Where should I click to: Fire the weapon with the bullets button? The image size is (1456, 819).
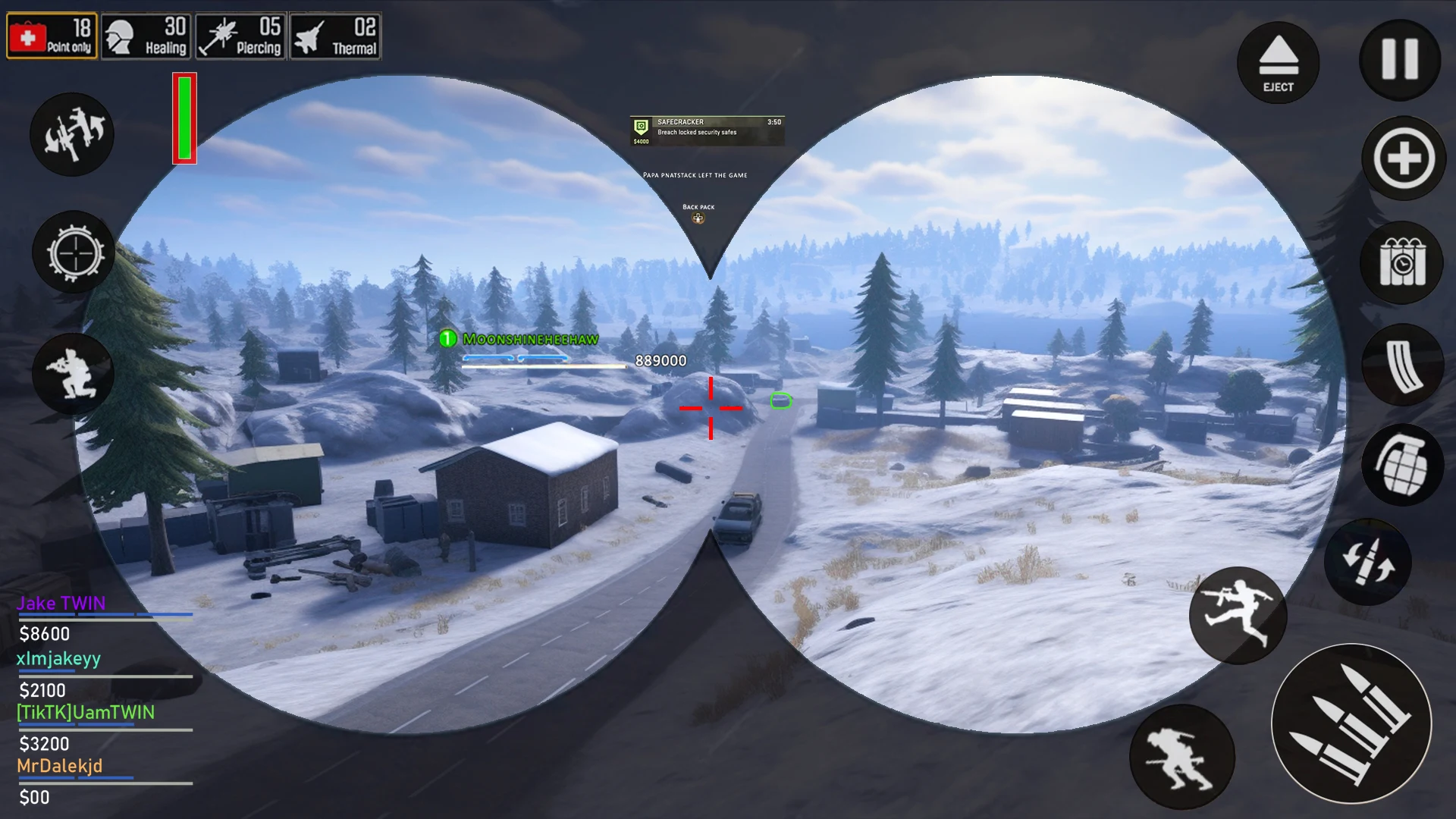click(x=1351, y=723)
